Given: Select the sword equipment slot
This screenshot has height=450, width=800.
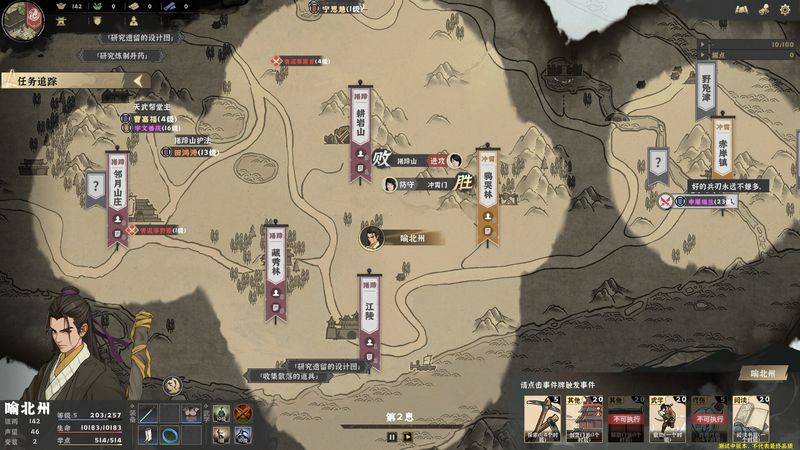Looking at the screenshot, I should (x=148, y=412).
